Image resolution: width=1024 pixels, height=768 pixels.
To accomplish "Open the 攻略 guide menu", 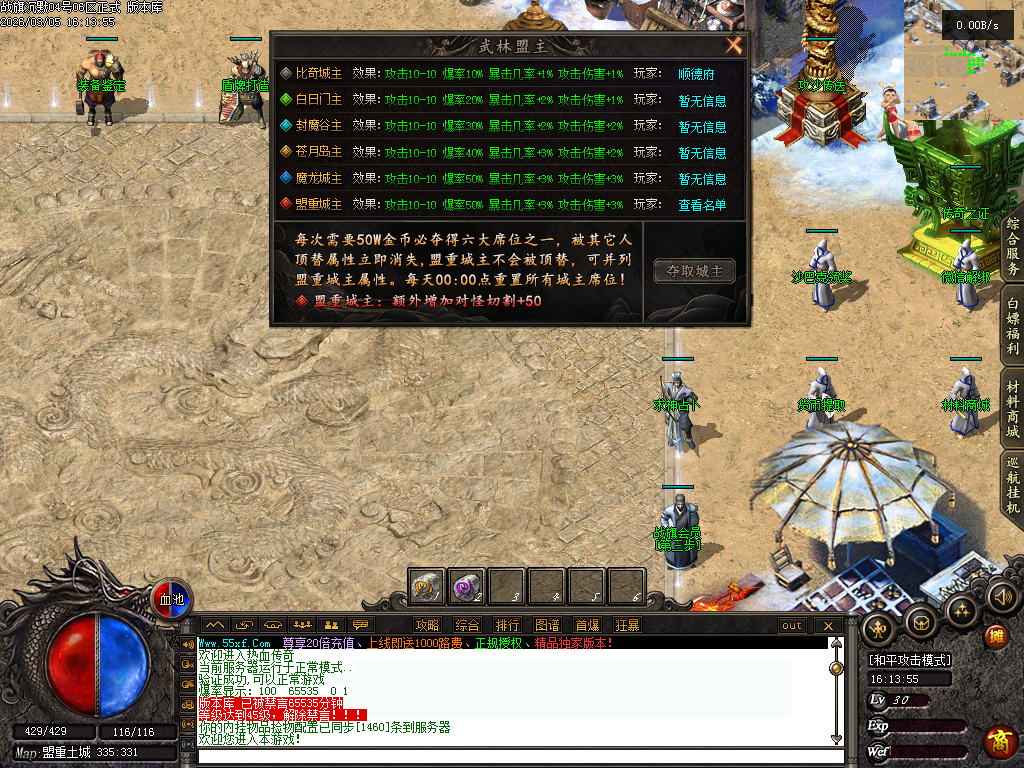I will tap(427, 626).
